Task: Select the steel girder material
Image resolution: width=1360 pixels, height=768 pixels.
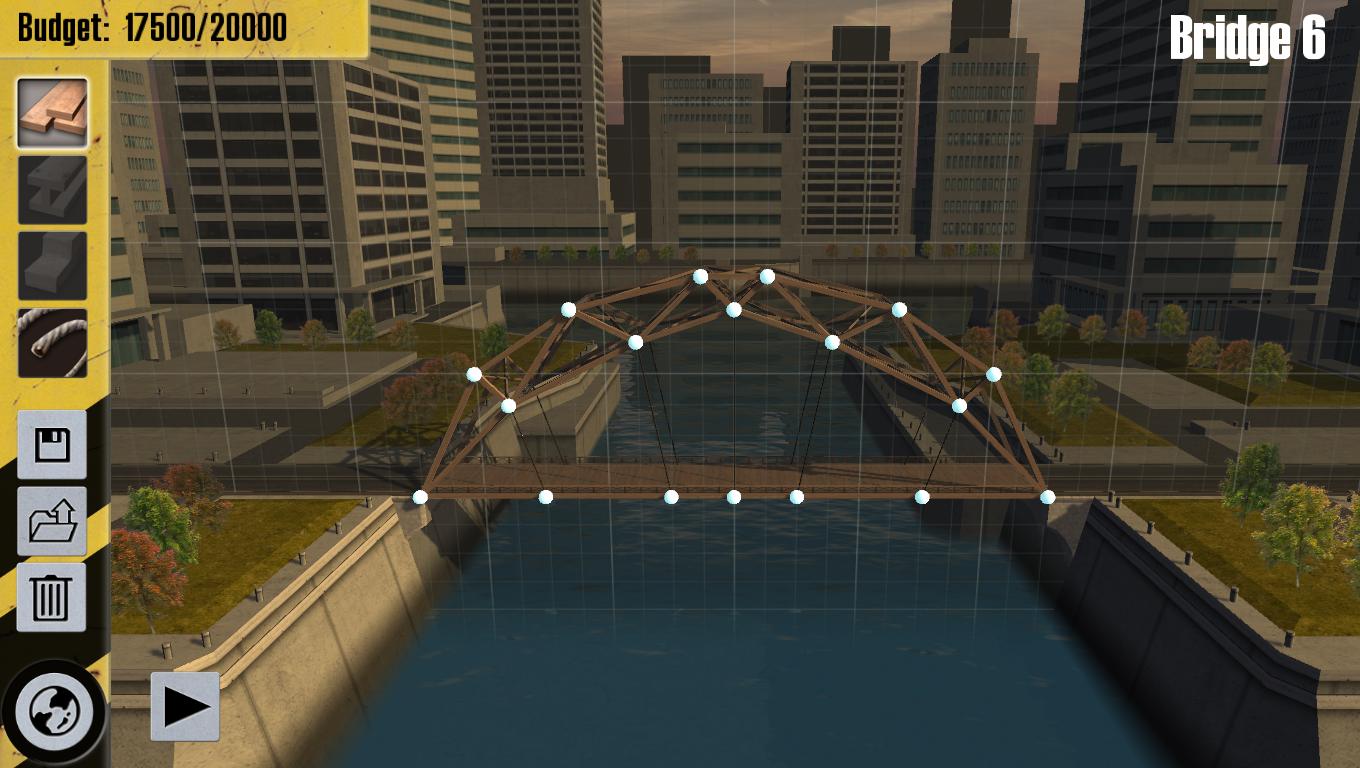Action: pyautogui.click(x=49, y=185)
